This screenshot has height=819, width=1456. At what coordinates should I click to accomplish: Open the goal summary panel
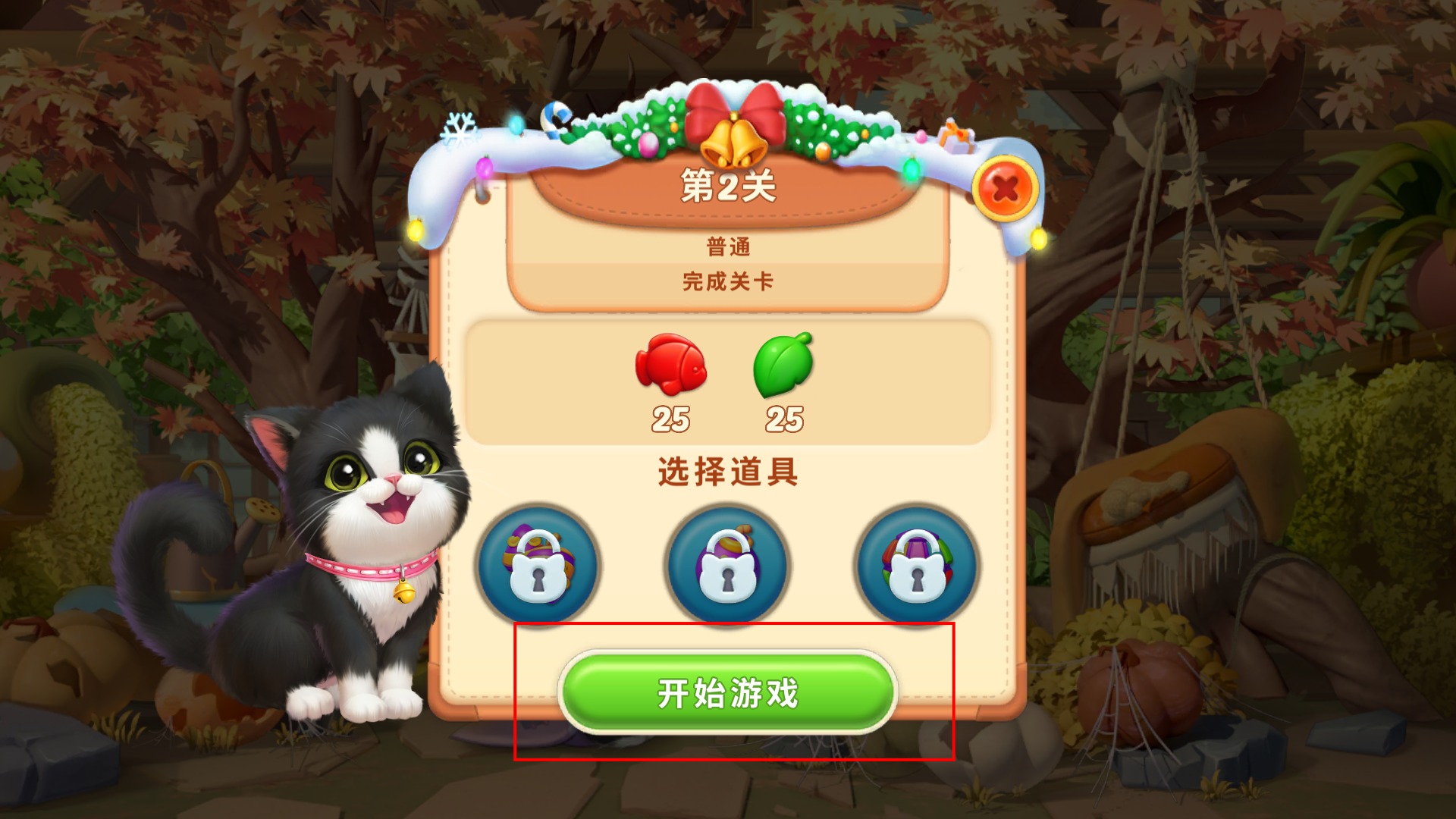click(727, 383)
